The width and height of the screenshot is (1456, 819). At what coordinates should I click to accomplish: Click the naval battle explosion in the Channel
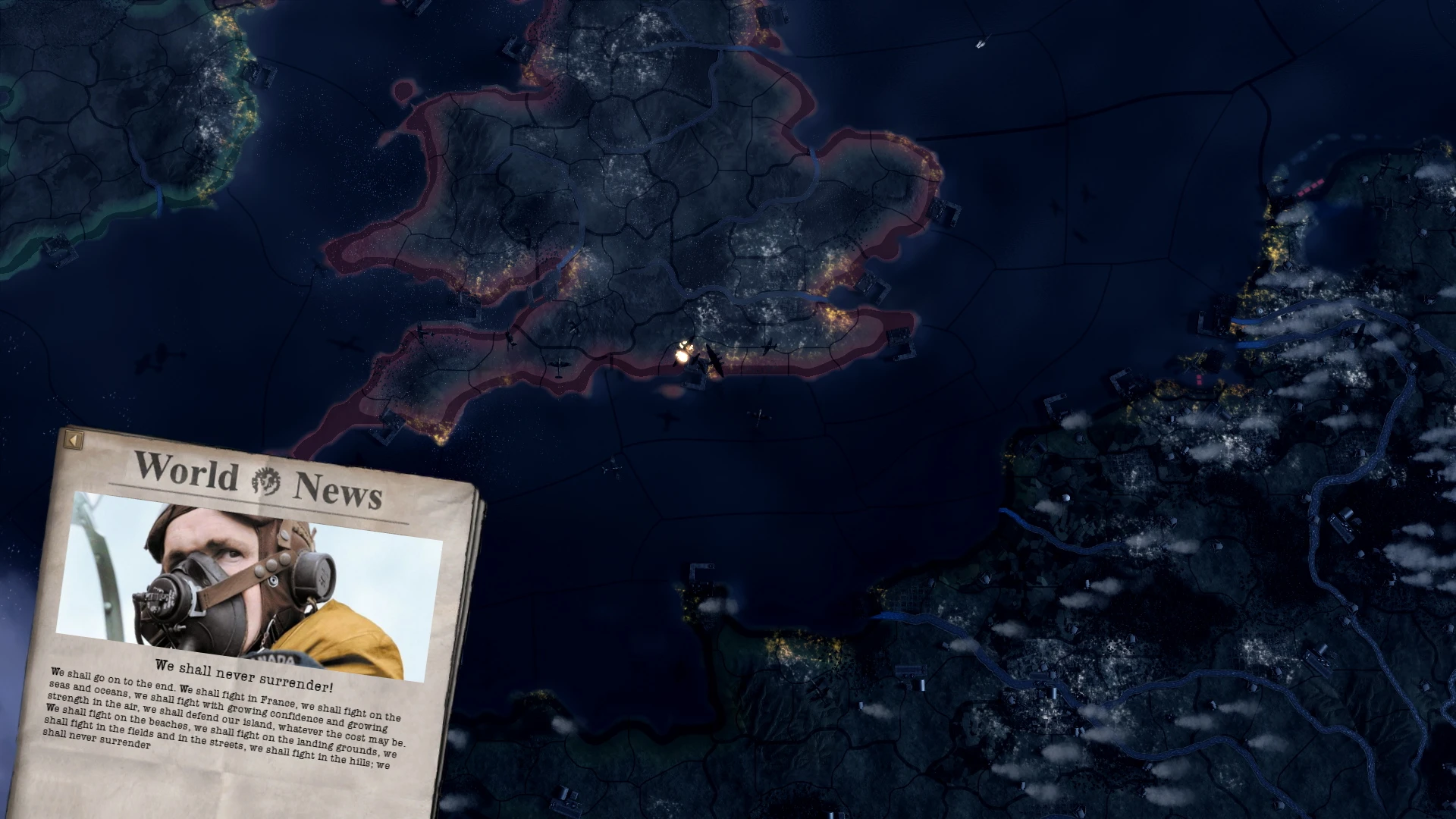[x=683, y=357]
